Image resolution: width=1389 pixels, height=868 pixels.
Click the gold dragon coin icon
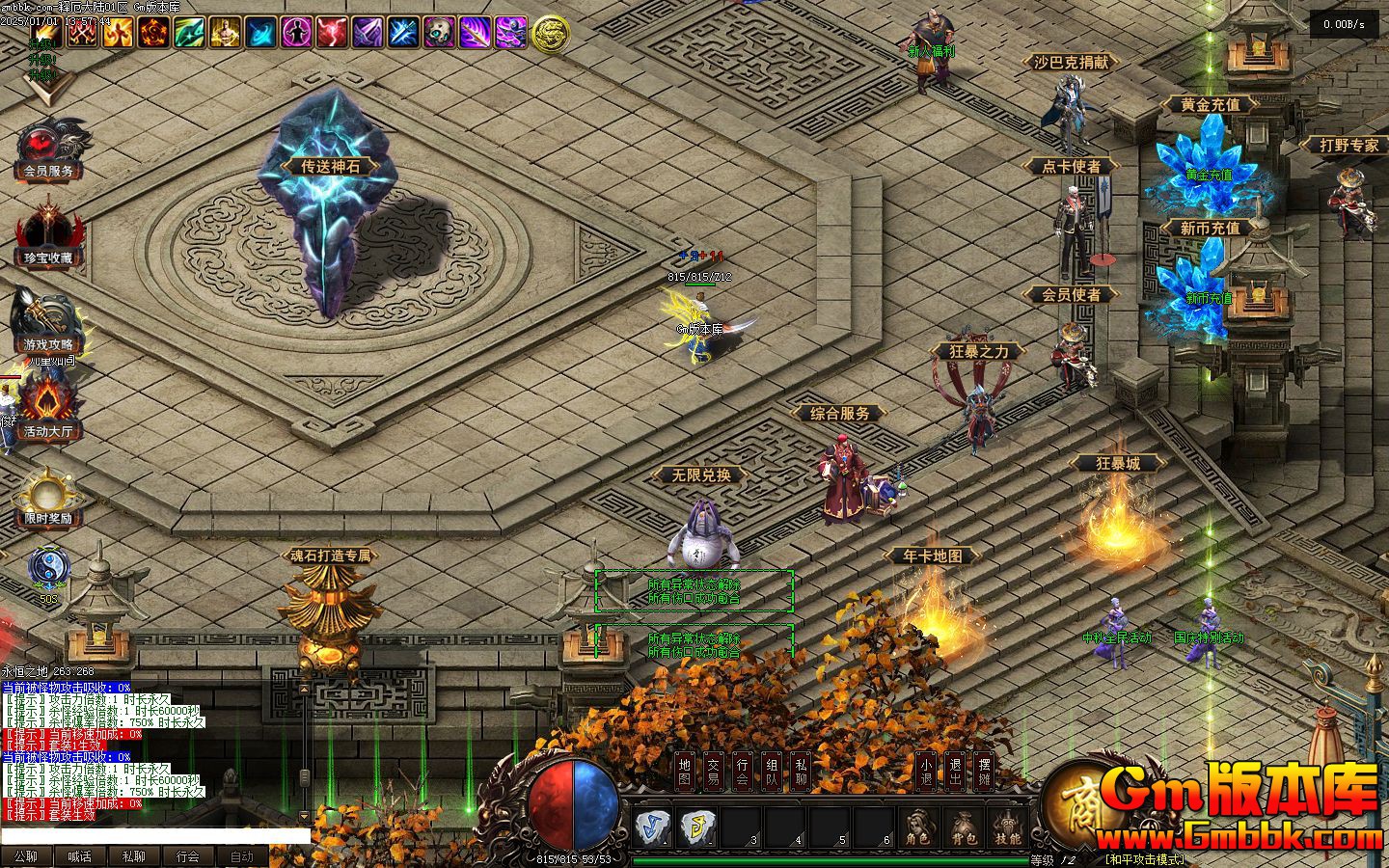(x=551, y=34)
